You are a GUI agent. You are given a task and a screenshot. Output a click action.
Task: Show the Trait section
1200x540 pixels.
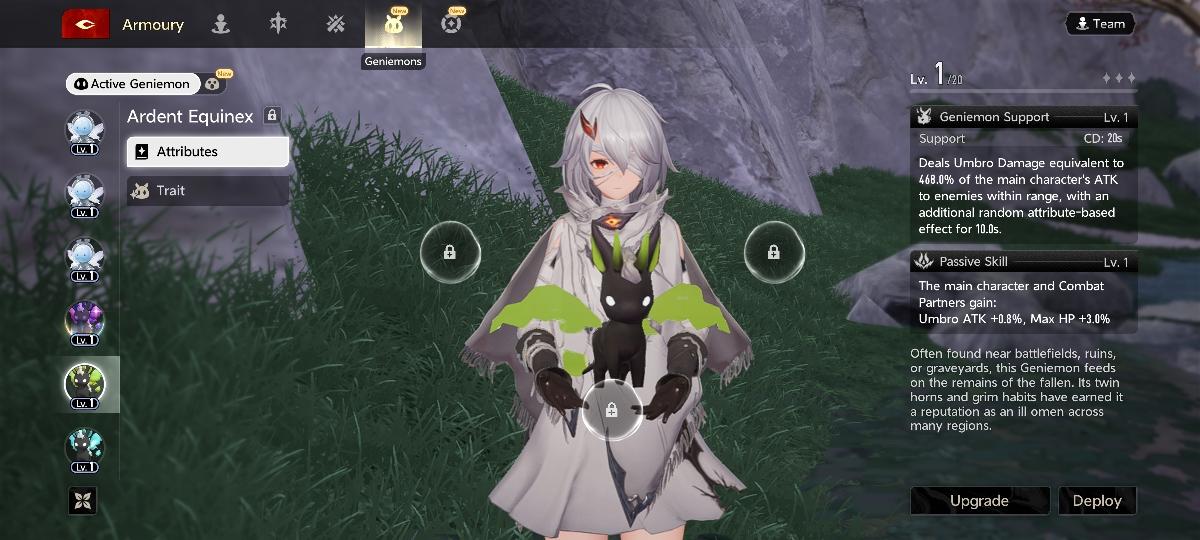click(x=208, y=190)
